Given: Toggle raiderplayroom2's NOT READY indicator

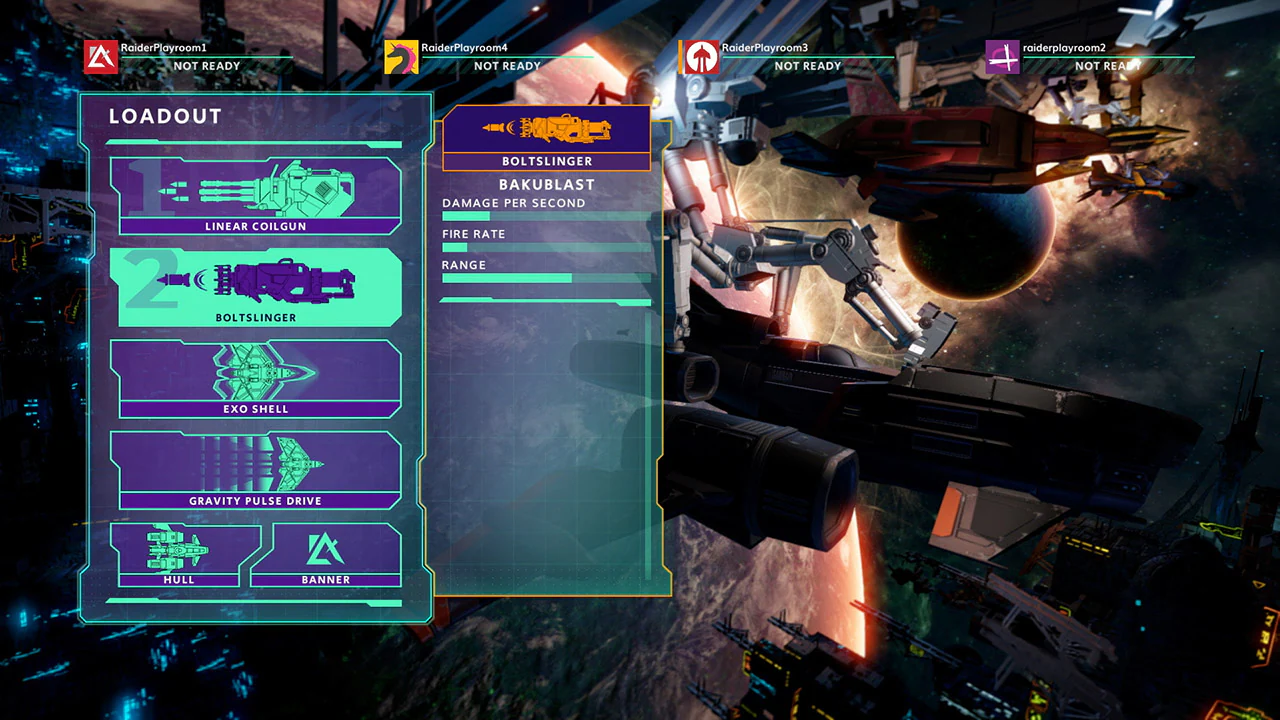Looking at the screenshot, I should point(1107,65).
